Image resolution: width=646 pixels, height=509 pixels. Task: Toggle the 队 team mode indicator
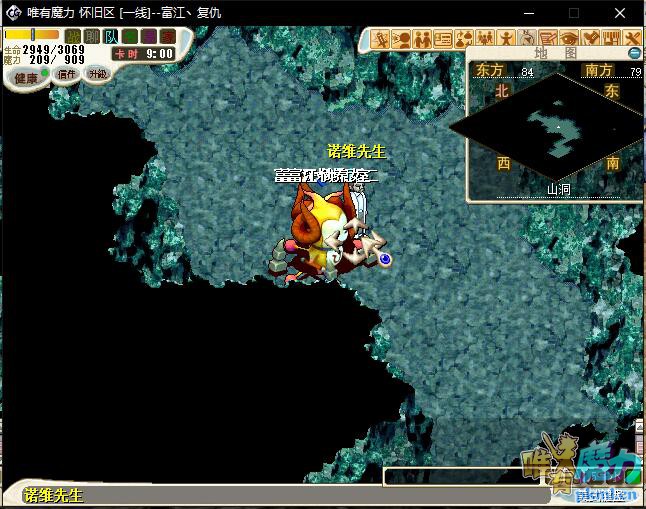110,37
